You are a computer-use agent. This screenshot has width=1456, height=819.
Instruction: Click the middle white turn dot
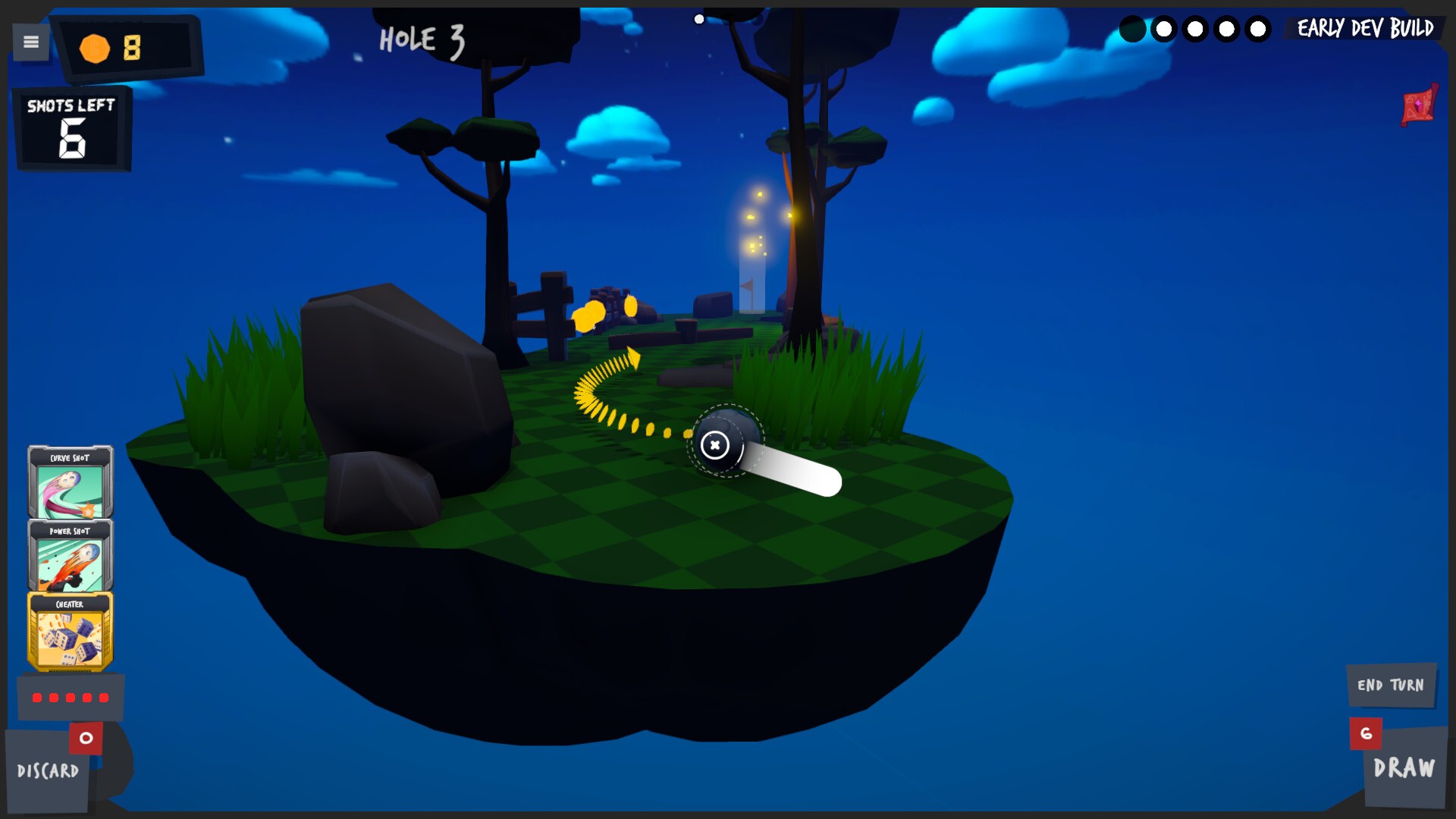click(1197, 30)
